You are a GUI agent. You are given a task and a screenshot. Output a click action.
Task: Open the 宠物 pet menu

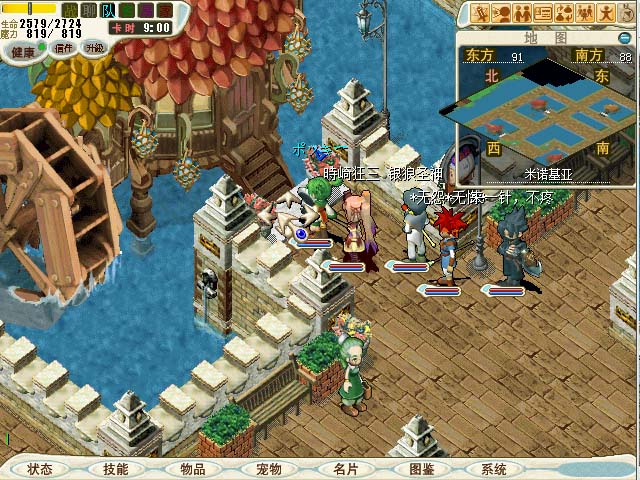point(268,468)
